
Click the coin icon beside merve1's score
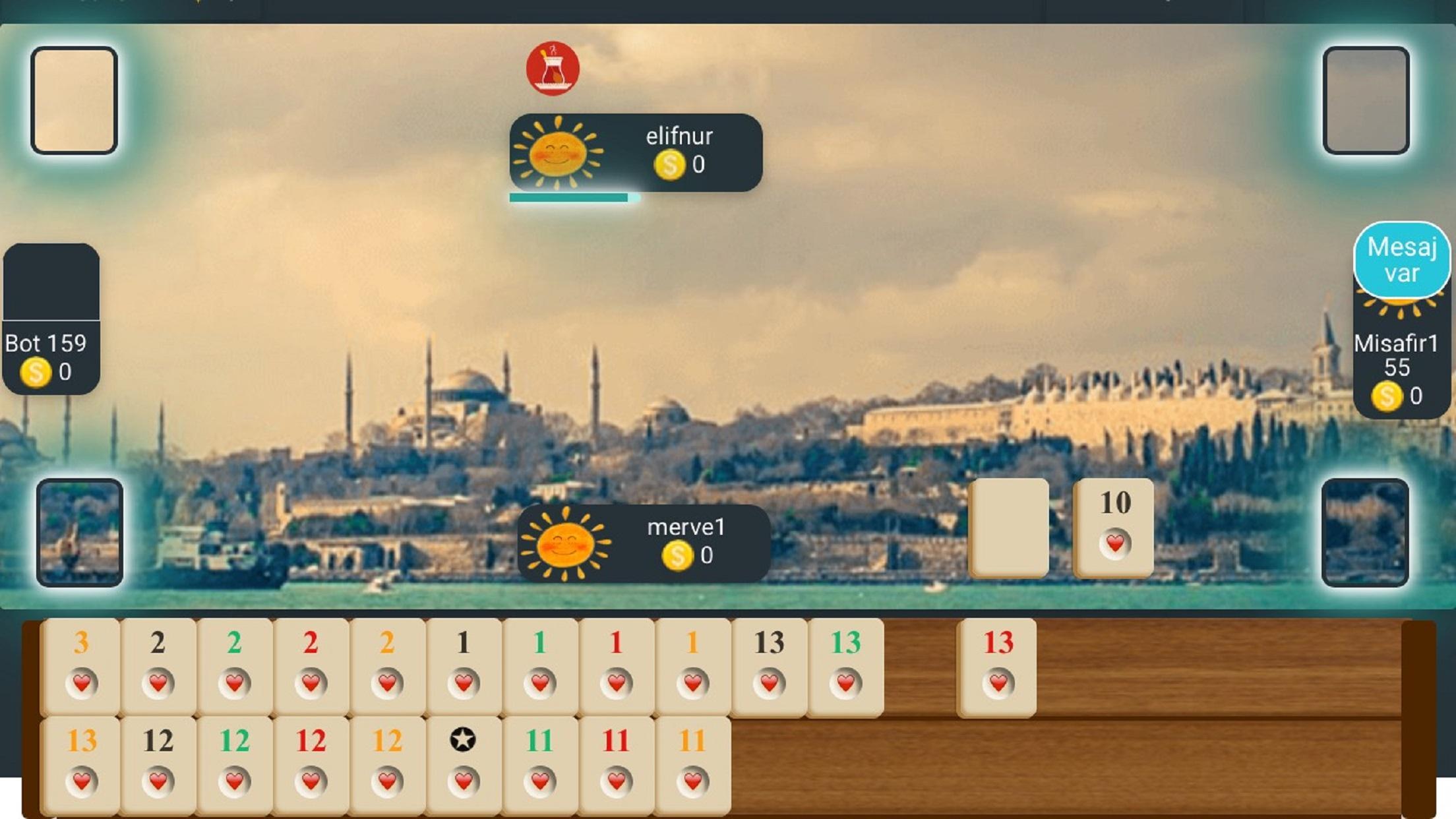[x=677, y=556]
